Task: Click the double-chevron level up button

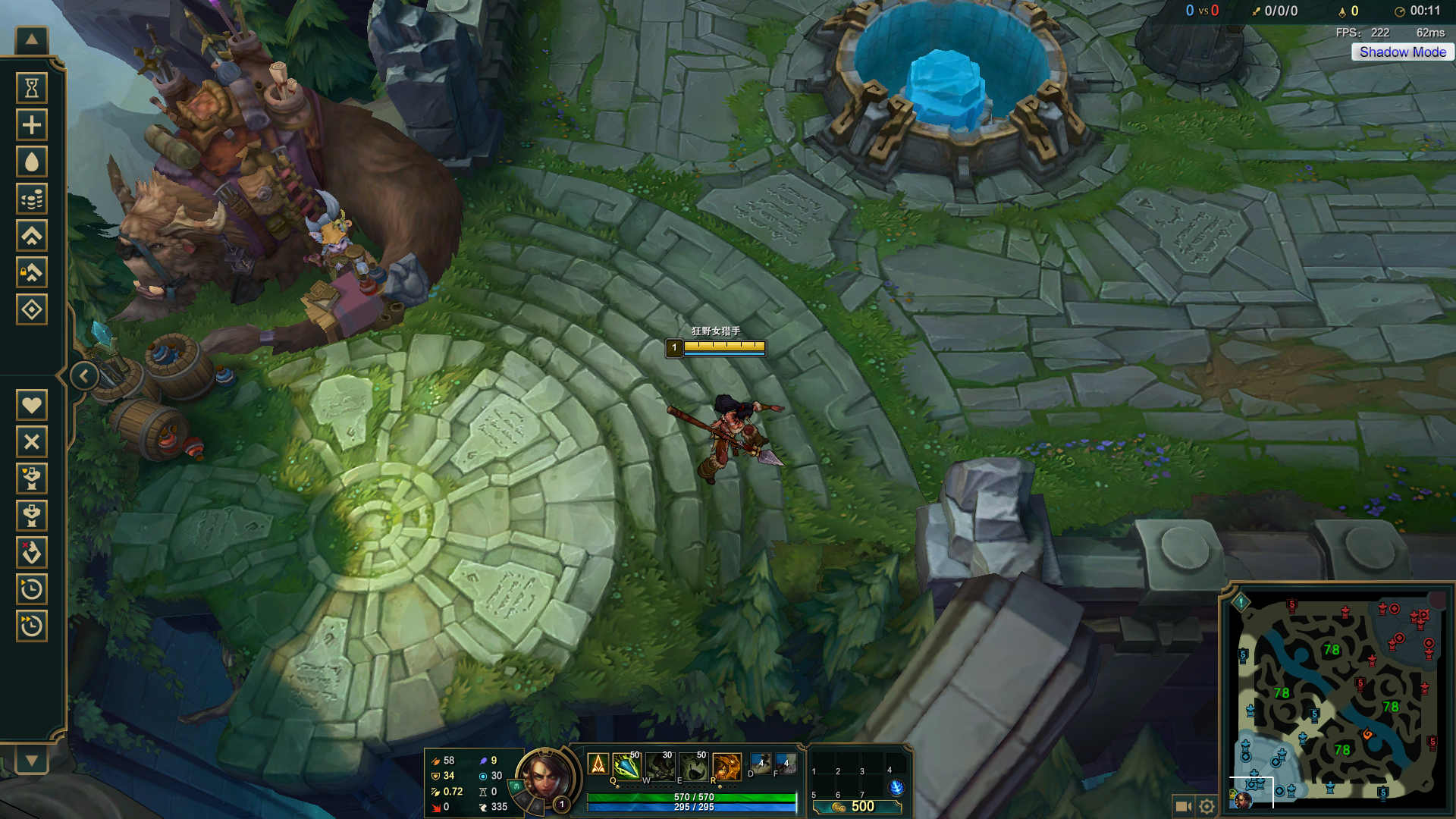Action: (32, 236)
